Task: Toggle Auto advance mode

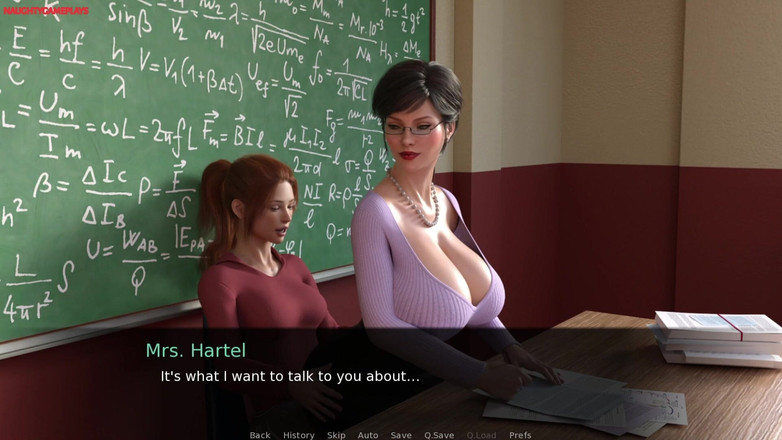Action: [368, 435]
